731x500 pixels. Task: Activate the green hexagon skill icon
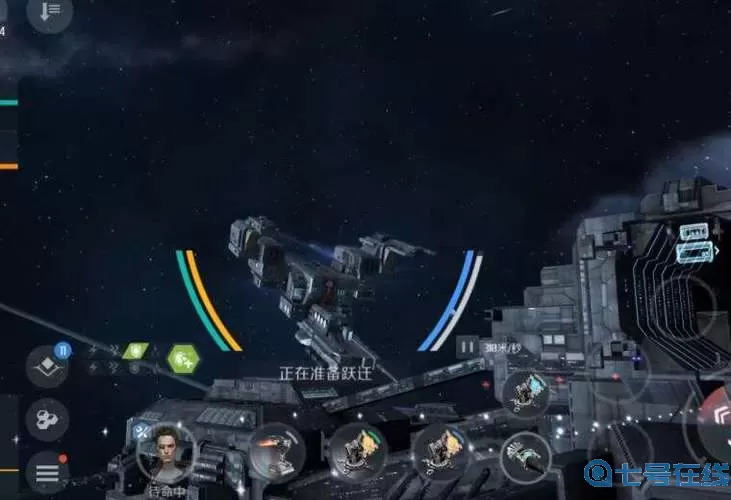click(x=183, y=357)
